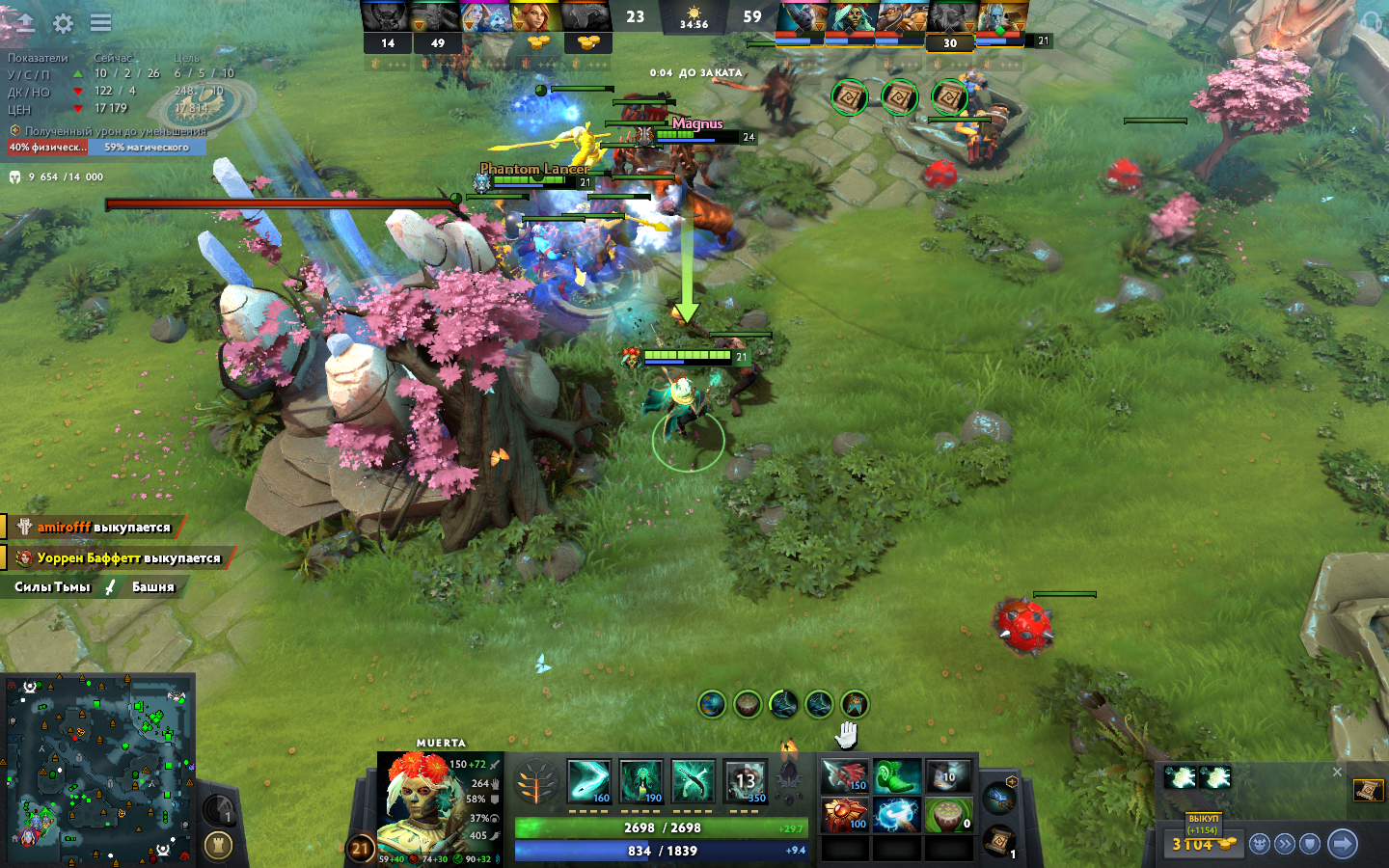
Task: Click the dashboard arrow button beside the gear
Action: pyautogui.click(x=24, y=23)
